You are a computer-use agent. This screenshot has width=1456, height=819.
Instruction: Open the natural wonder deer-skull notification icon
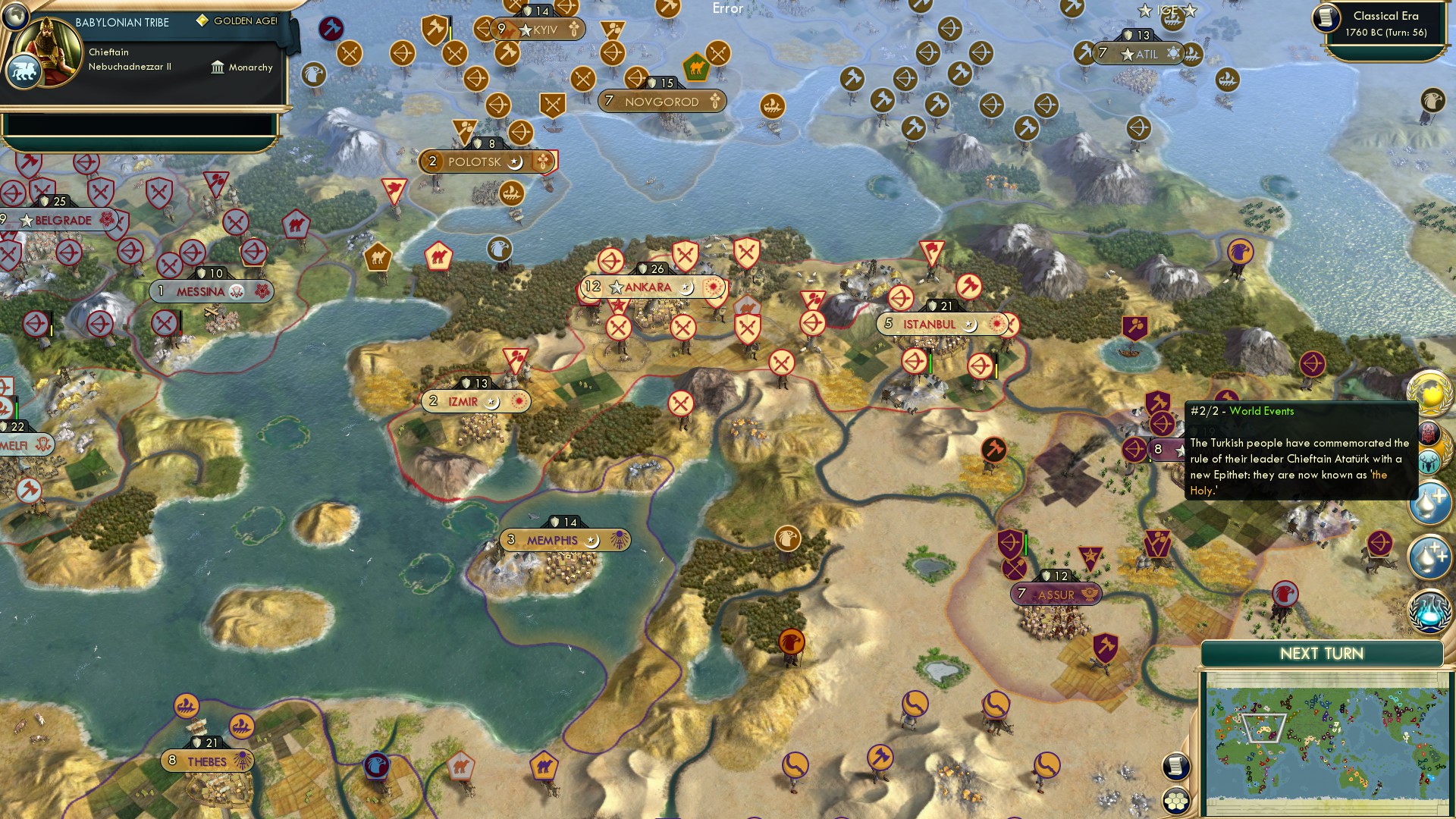[1429, 461]
